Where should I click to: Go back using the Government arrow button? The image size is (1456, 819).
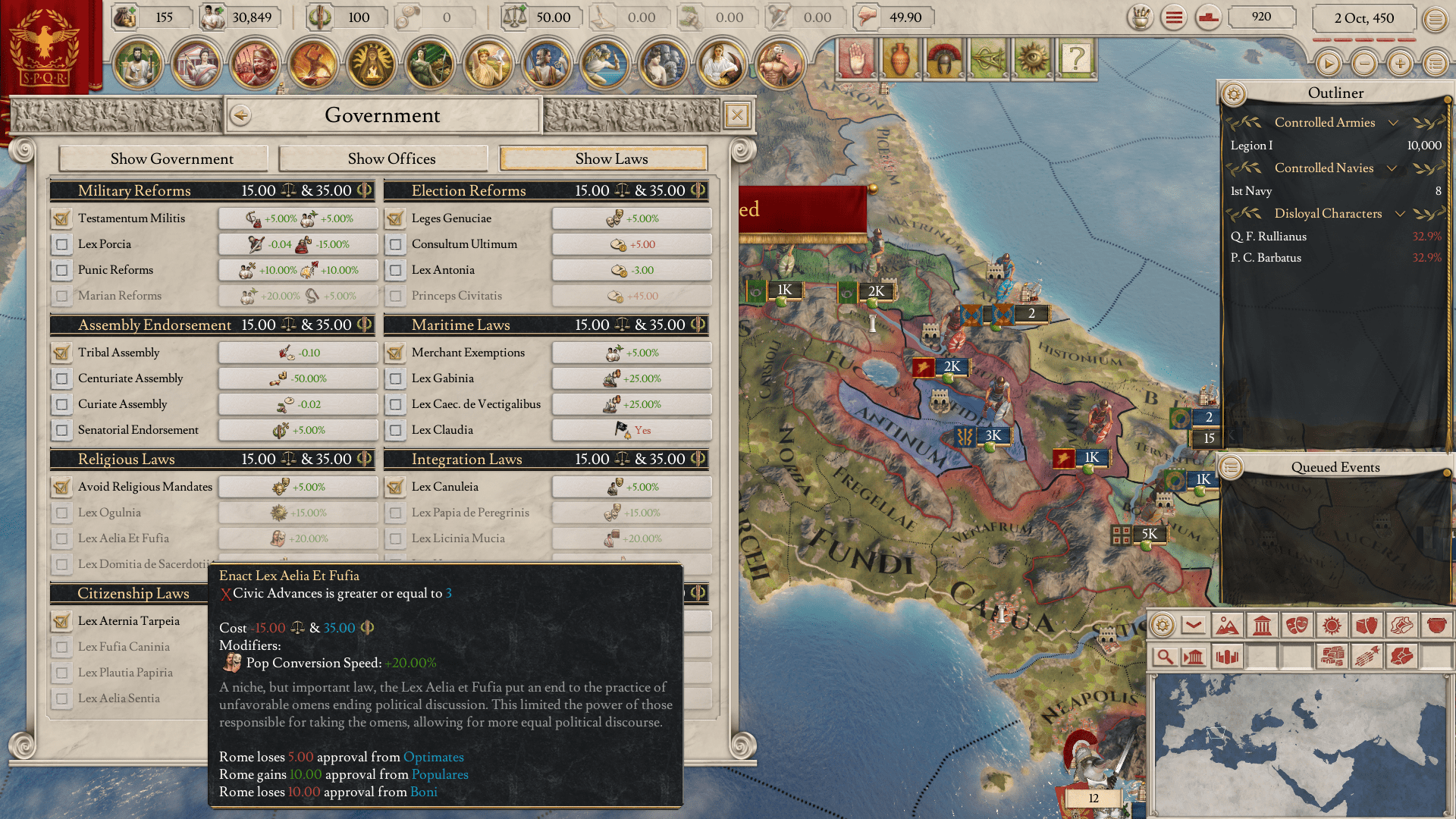pos(241,115)
